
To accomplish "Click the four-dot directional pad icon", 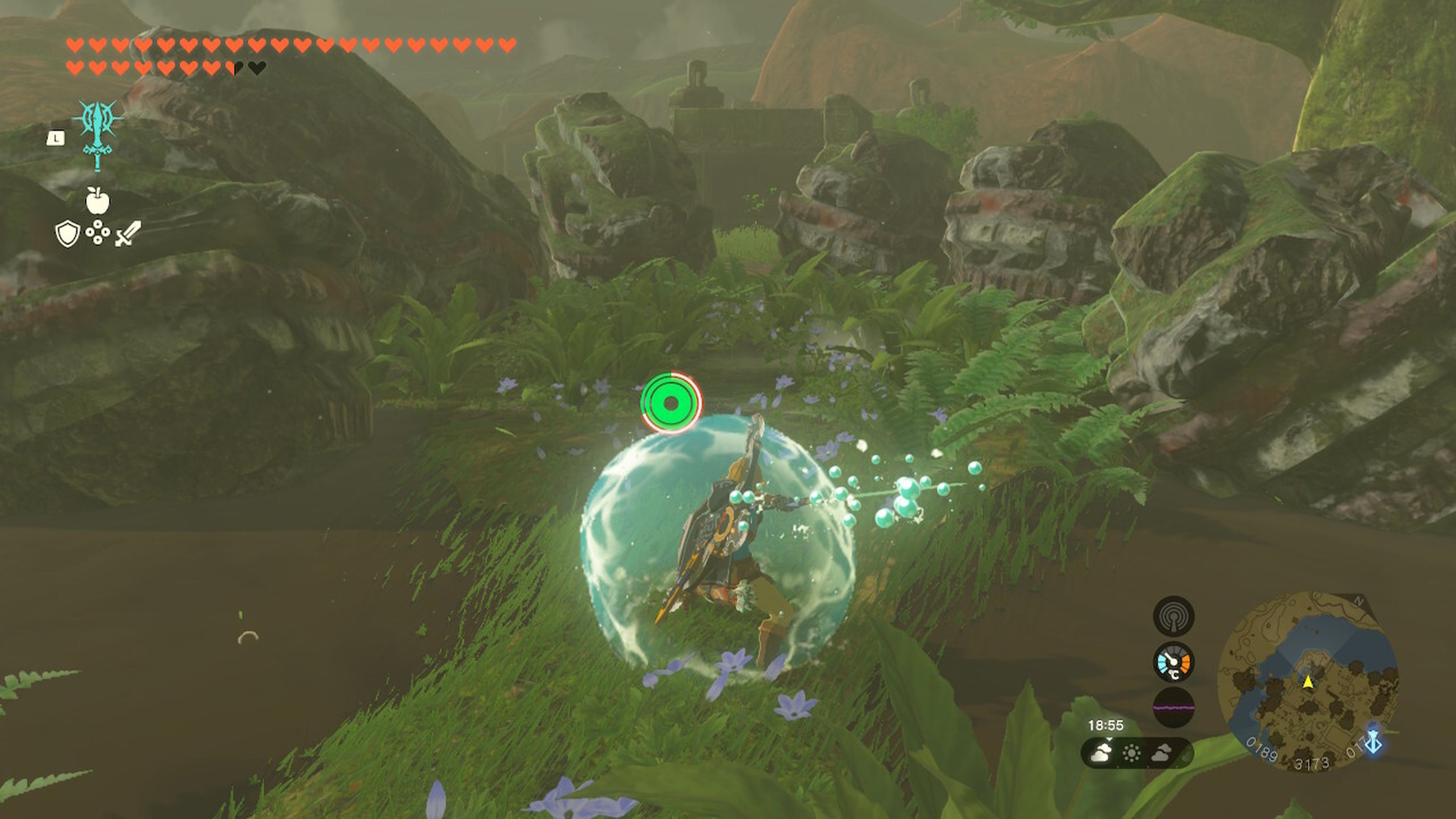I will pyautogui.click(x=98, y=233).
